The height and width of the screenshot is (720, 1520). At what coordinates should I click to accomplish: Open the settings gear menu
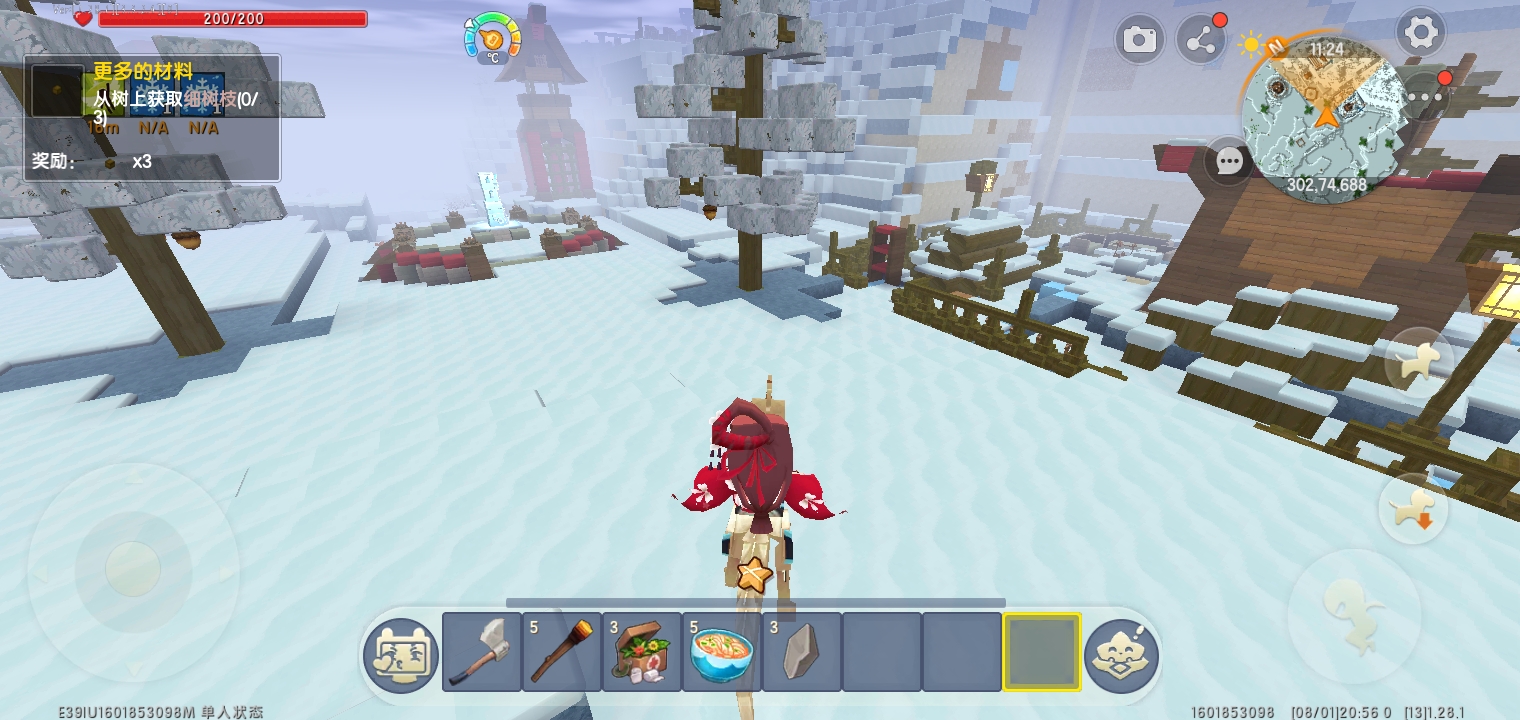[1420, 34]
